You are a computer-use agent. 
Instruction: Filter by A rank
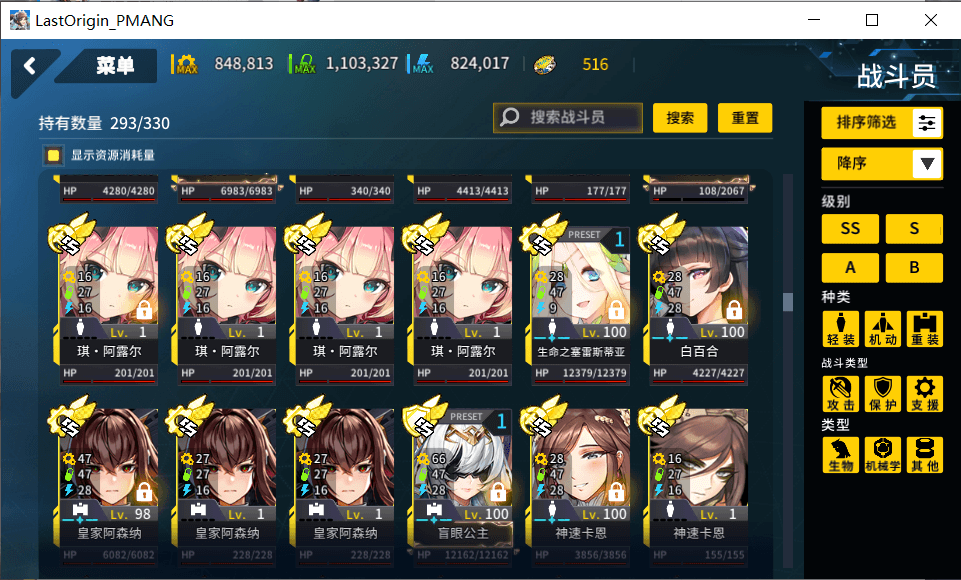tap(850, 268)
